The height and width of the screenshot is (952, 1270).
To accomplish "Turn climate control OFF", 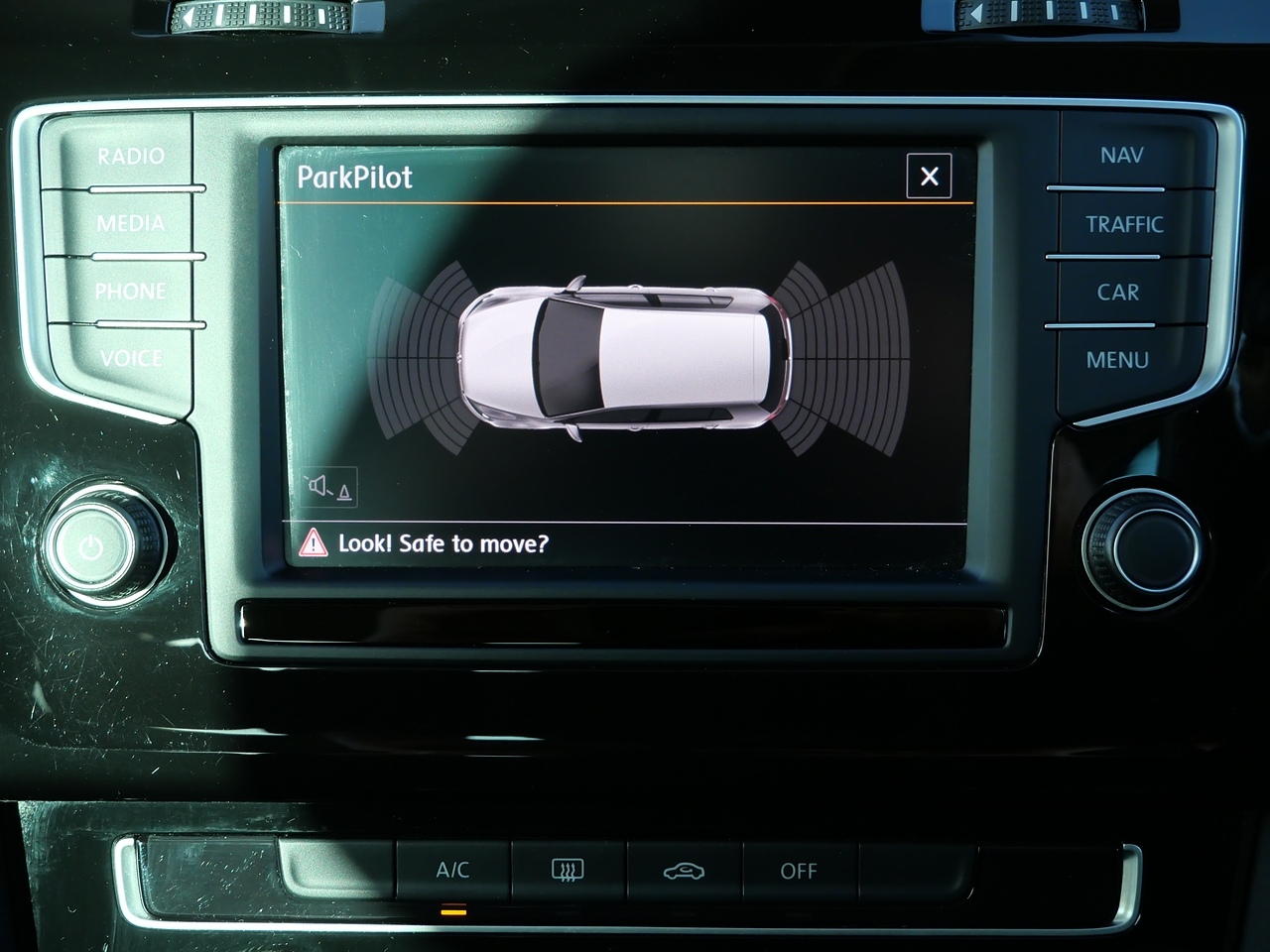I will pyautogui.click(x=799, y=871).
